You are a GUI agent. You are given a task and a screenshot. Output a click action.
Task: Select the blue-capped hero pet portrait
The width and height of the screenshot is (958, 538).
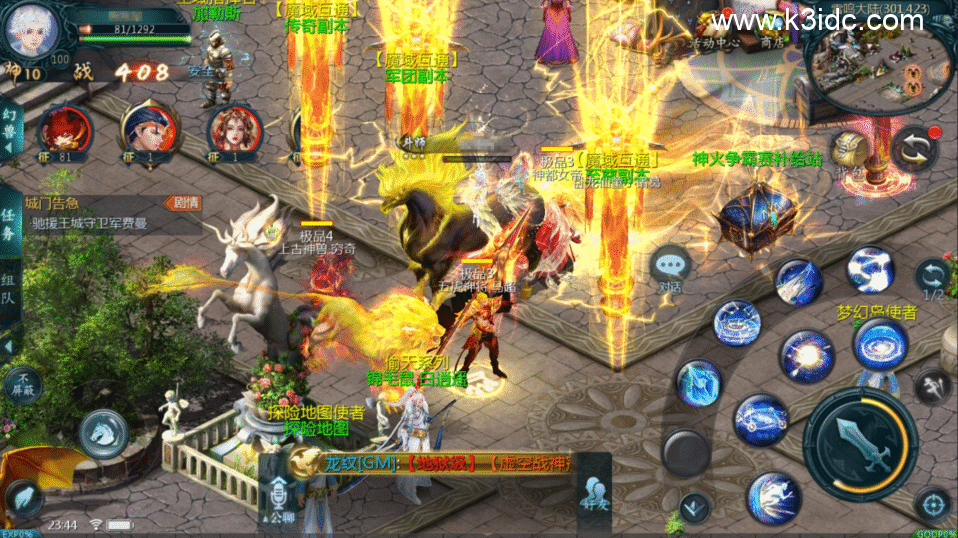(x=148, y=131)
